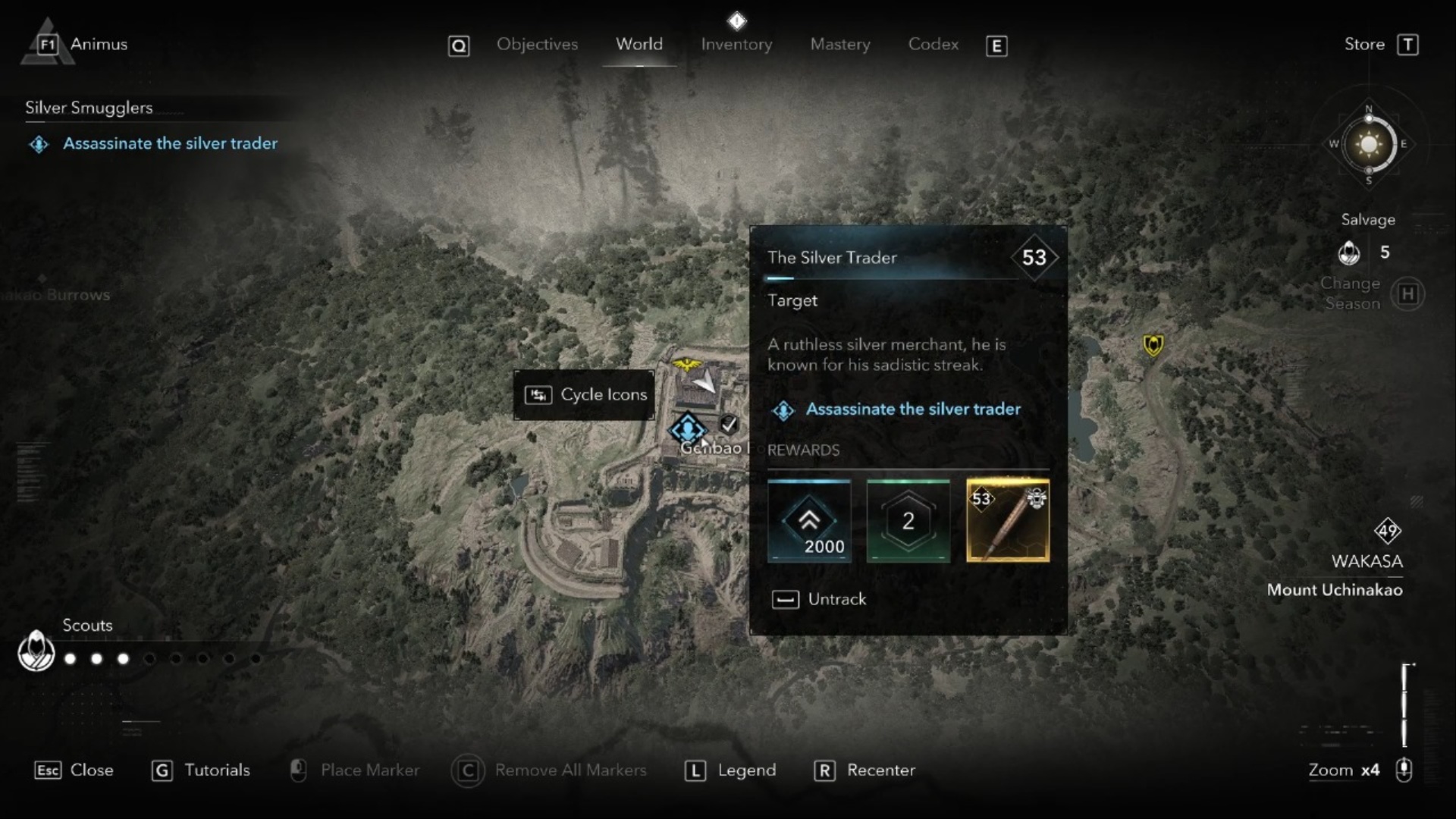Select the 2 mastery points reward
Viewport: 1456px width, 819px height.
point(908,521)
